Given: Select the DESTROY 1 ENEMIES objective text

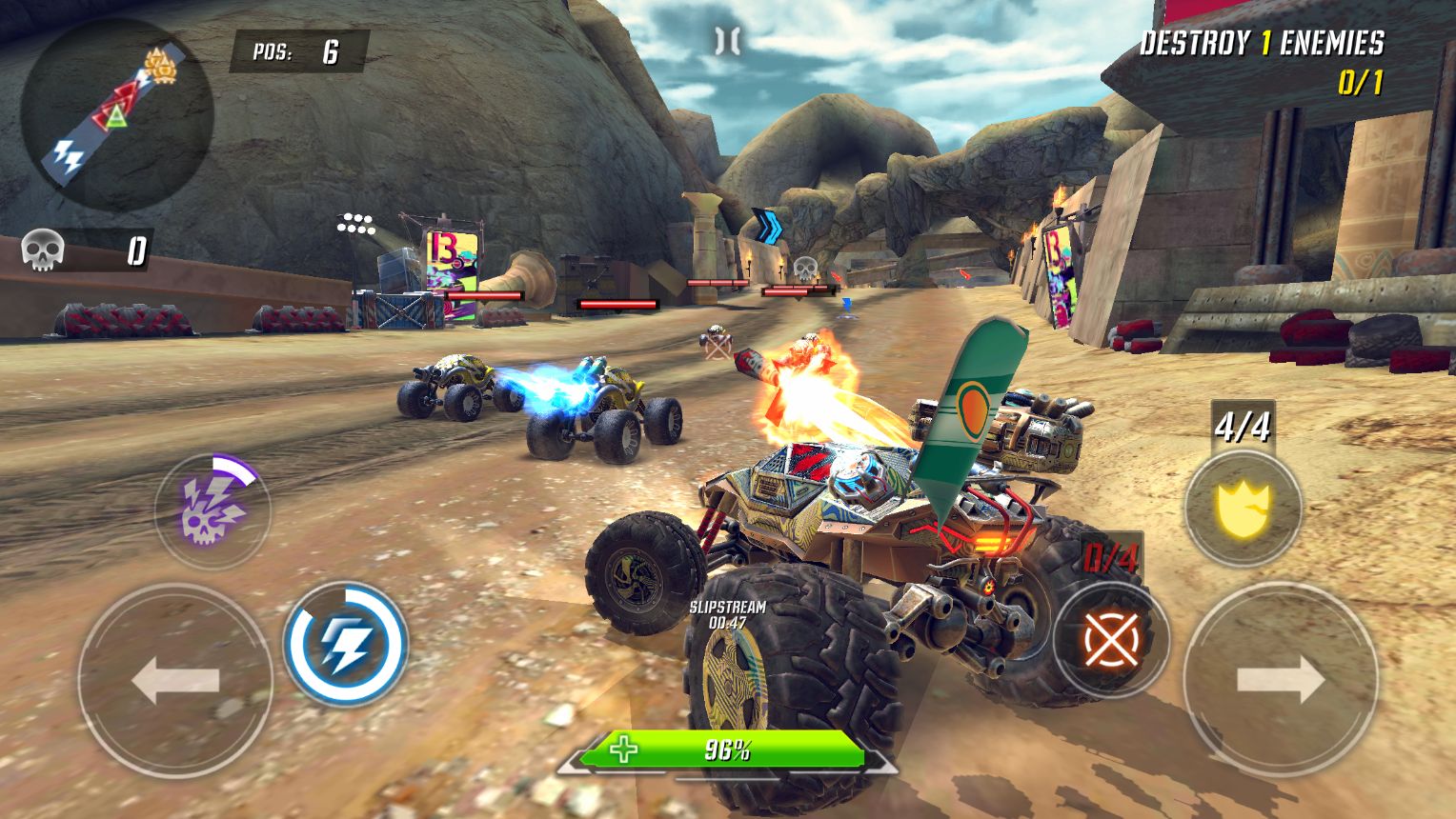Looking at the screenshot, I should pos(1263,44).
